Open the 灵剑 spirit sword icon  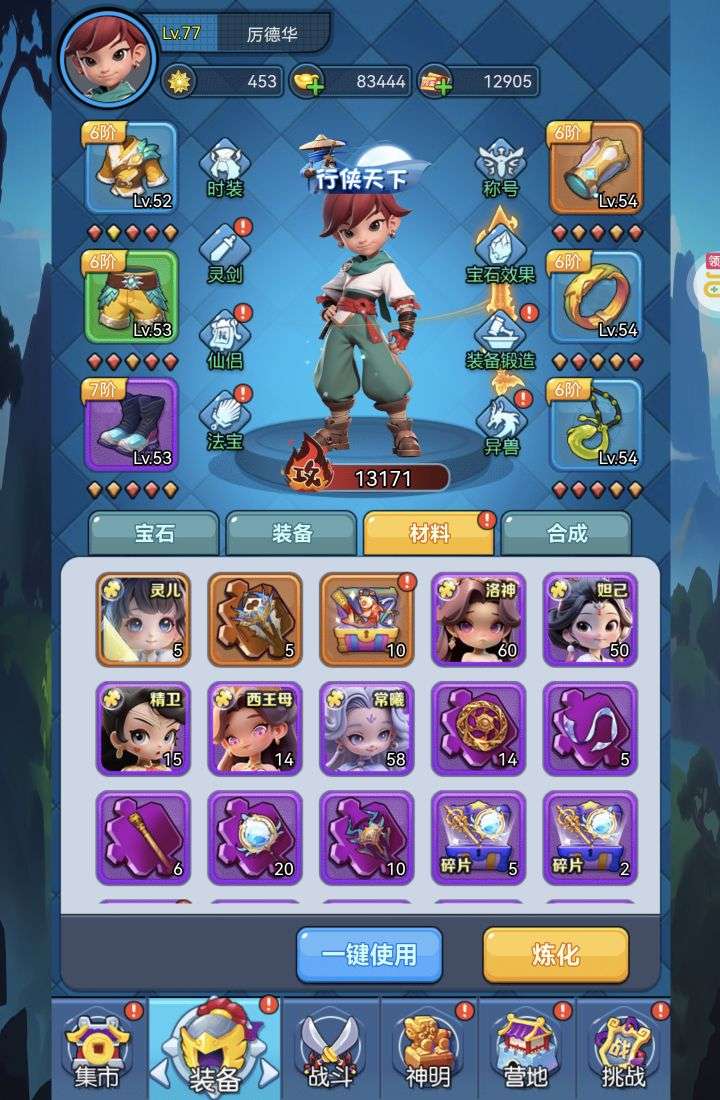[x=225, y=254]
